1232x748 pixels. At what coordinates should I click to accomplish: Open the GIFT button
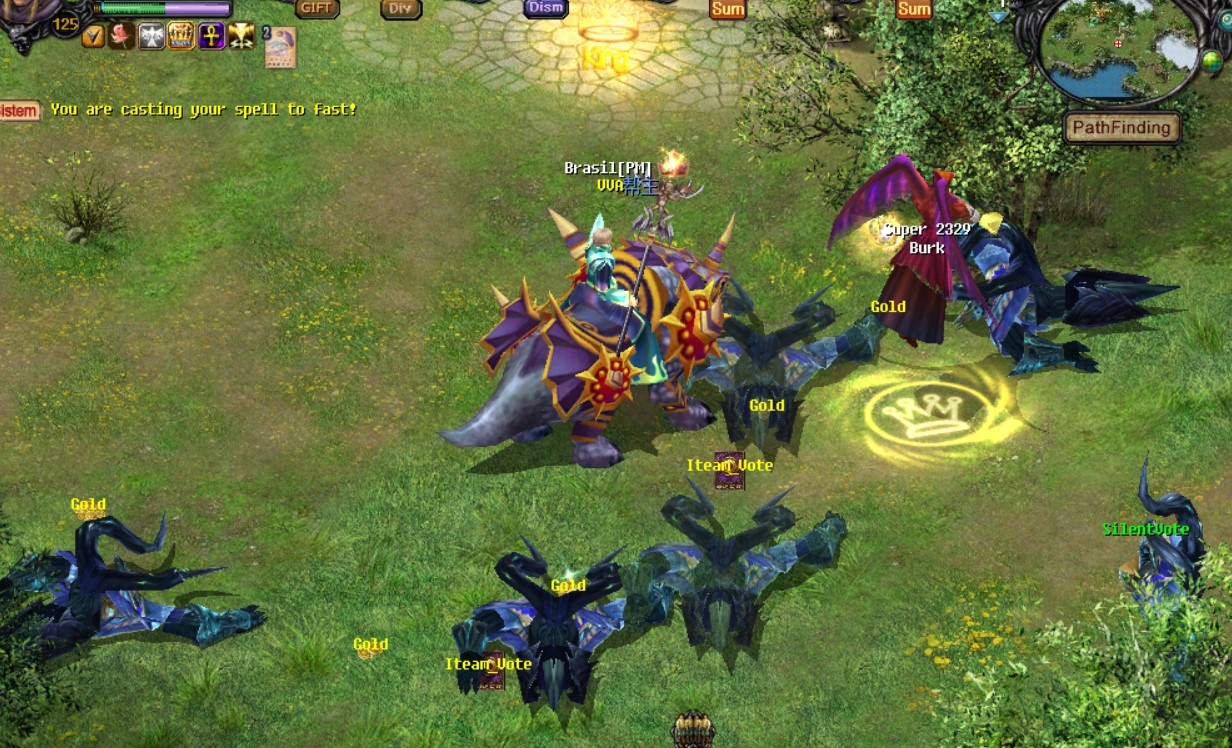(x=316, y=8)
